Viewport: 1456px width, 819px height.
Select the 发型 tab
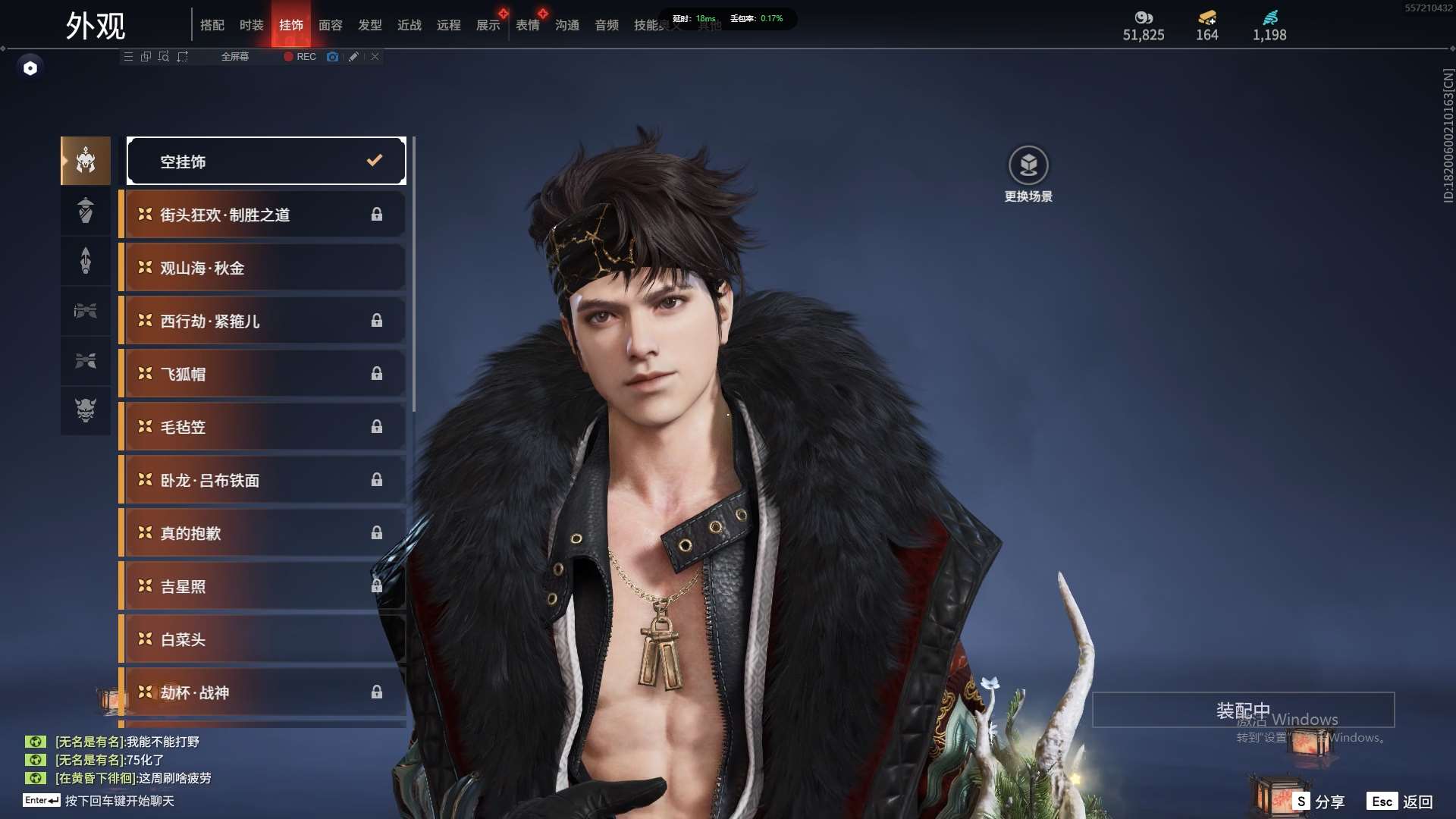[x=369, y=25]
